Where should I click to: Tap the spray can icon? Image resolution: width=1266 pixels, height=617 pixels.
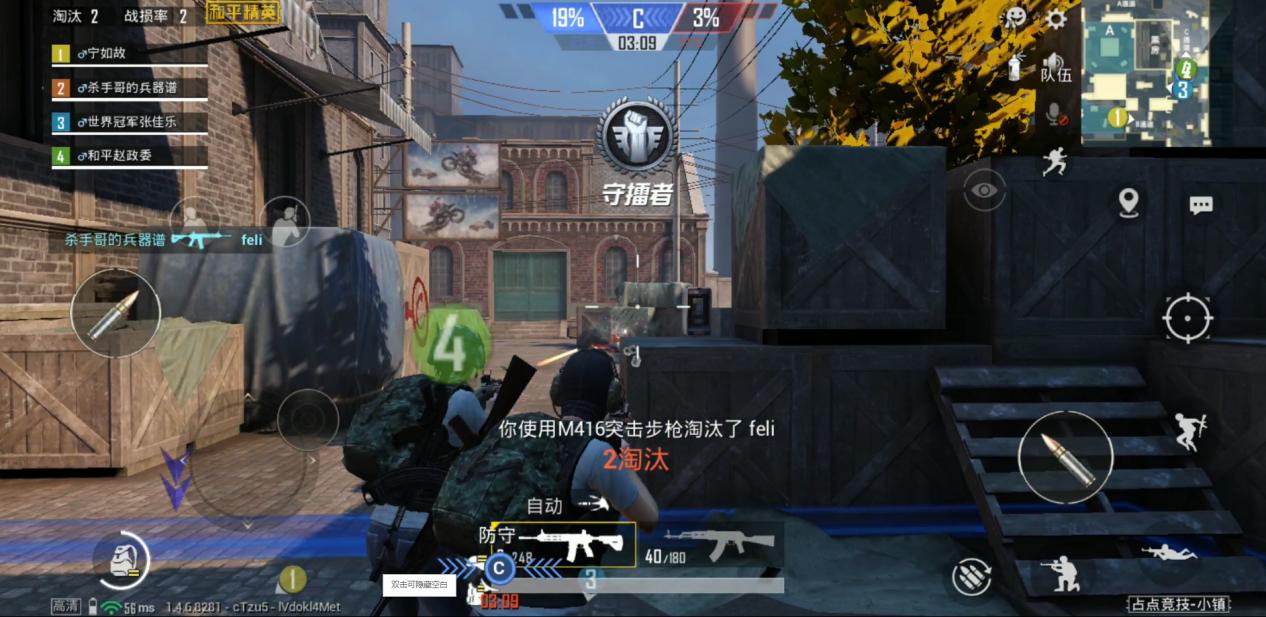point(1016,67)
